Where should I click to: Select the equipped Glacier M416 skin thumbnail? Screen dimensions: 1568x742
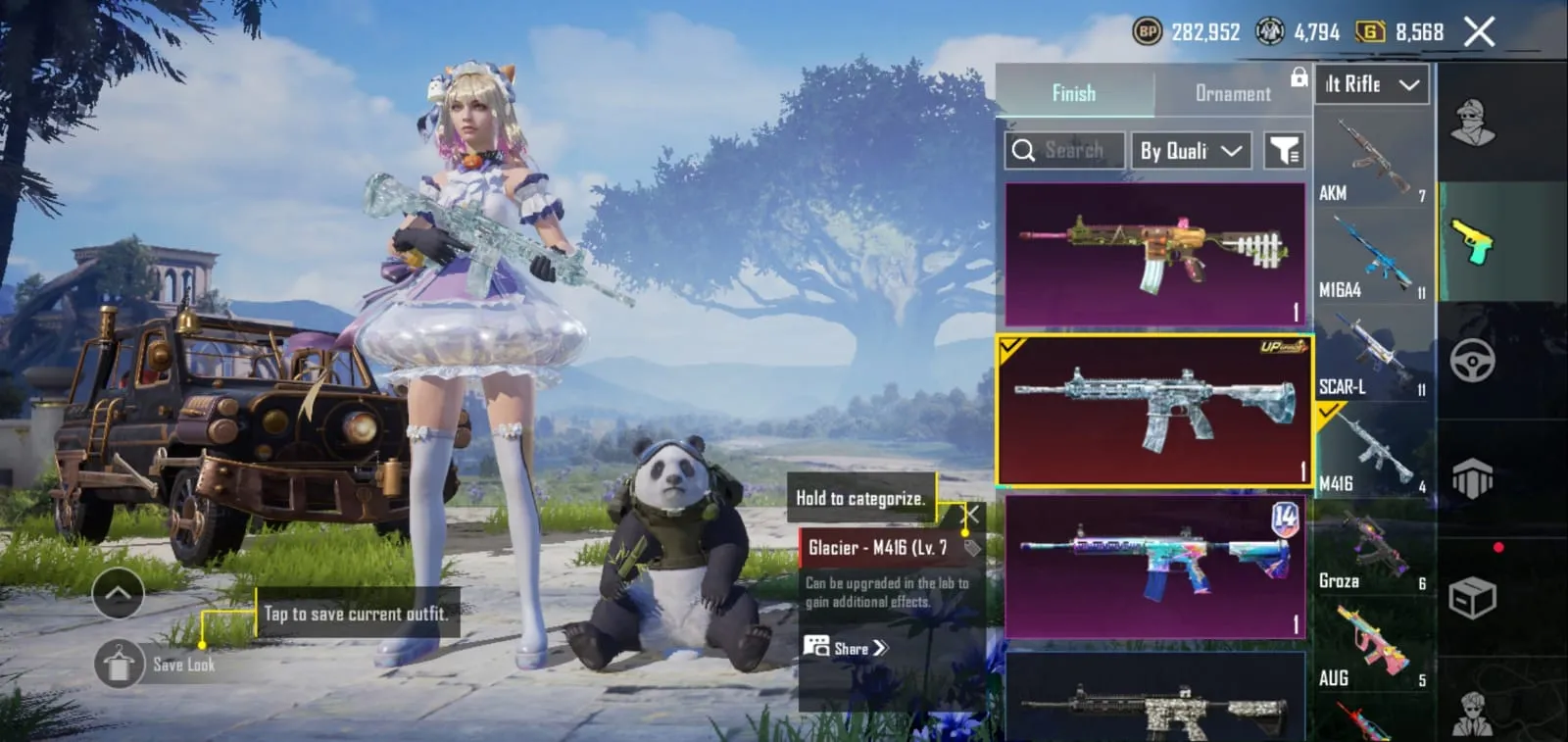[x=1154, y=409]
